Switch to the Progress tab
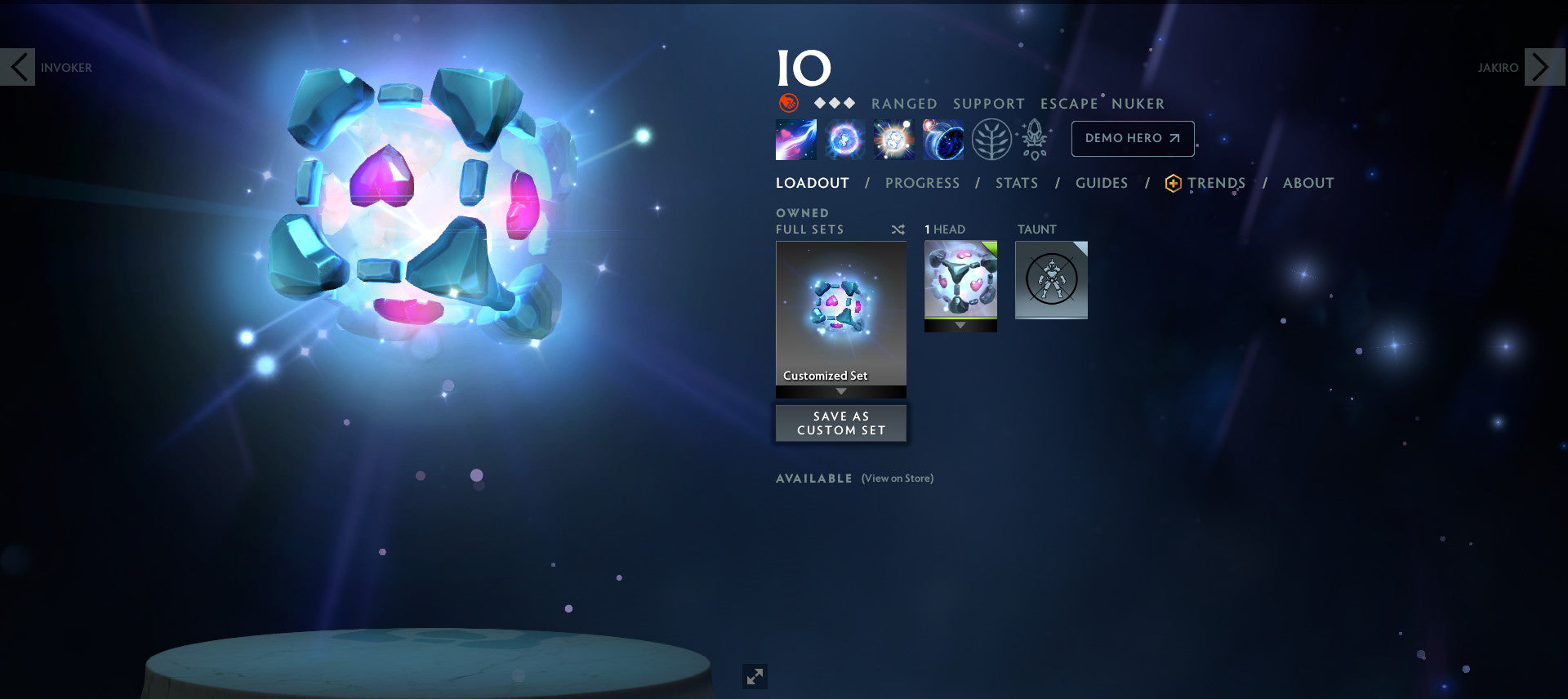The width and height of the screenshot is (1568, 699). coord(922,183)
